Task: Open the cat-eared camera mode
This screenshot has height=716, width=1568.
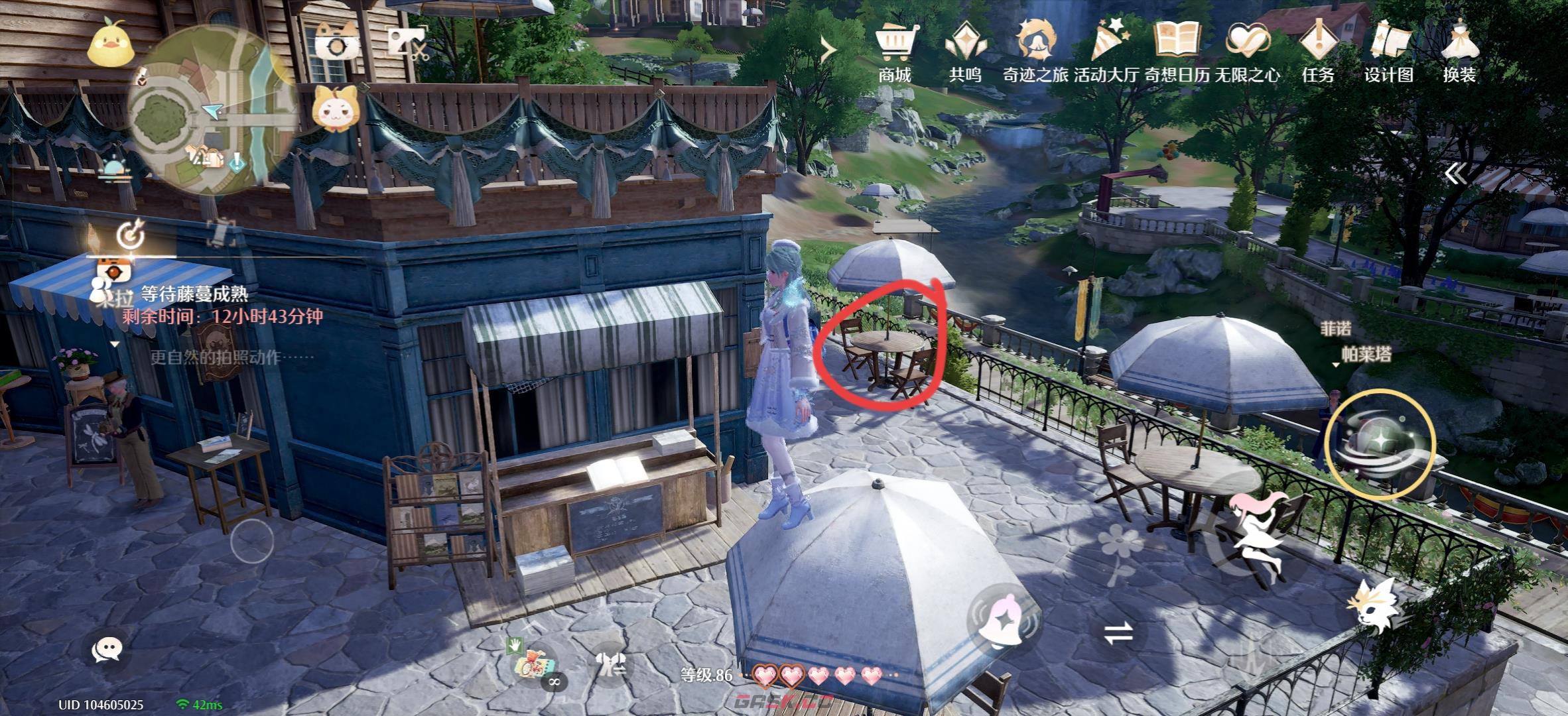Action: coord(337,44)
